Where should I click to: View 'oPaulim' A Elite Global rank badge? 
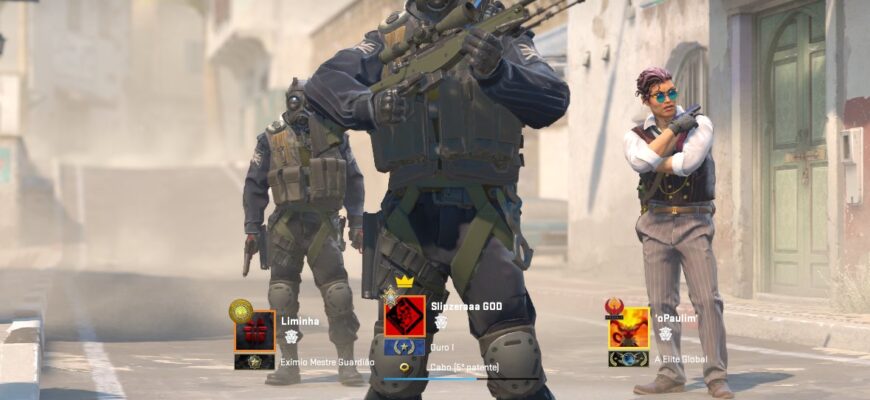pyautogui.click(x=628, y=358)
